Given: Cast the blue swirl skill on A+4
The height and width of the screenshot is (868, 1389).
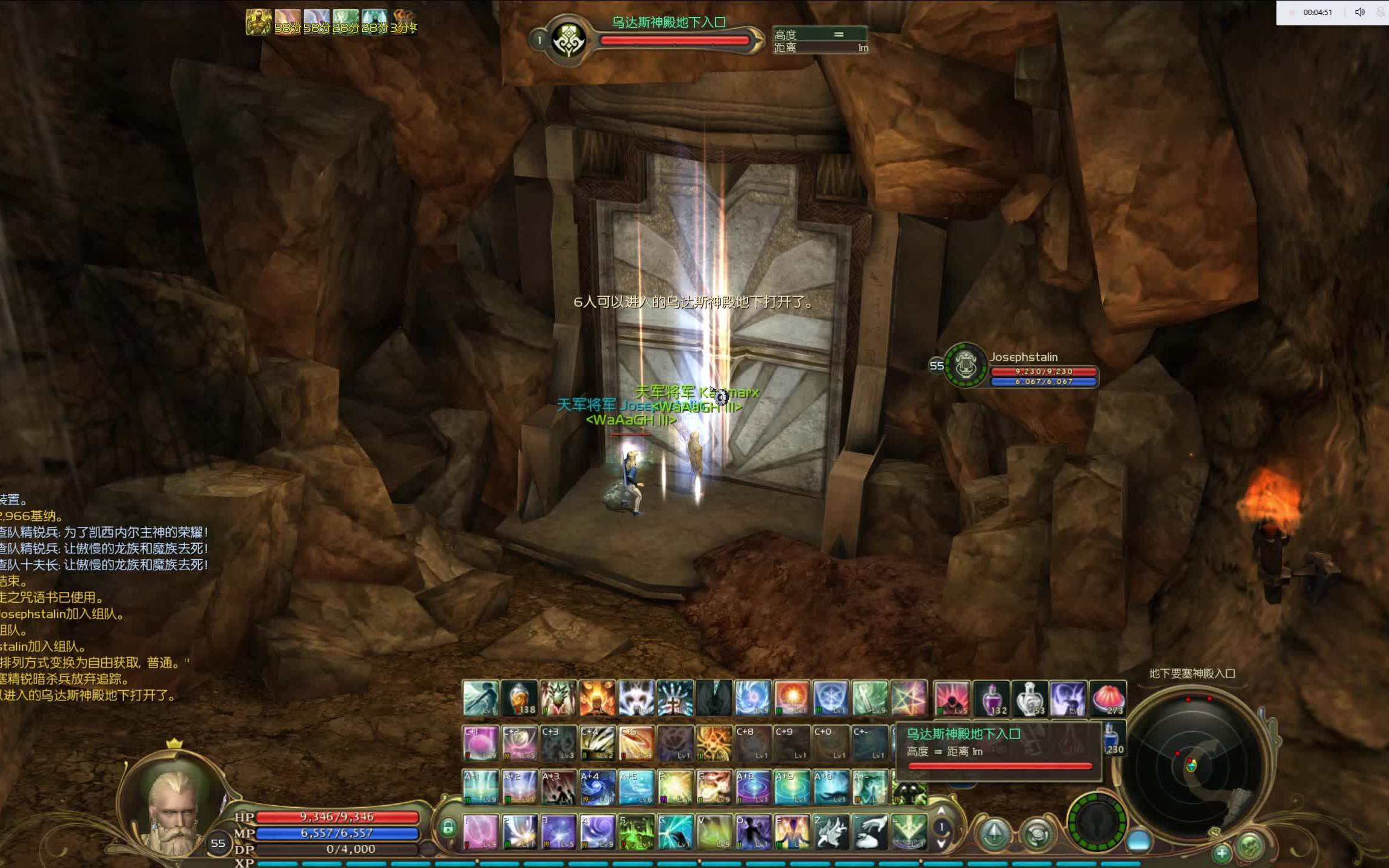Looking at the screenshot, I should point(597,787).
